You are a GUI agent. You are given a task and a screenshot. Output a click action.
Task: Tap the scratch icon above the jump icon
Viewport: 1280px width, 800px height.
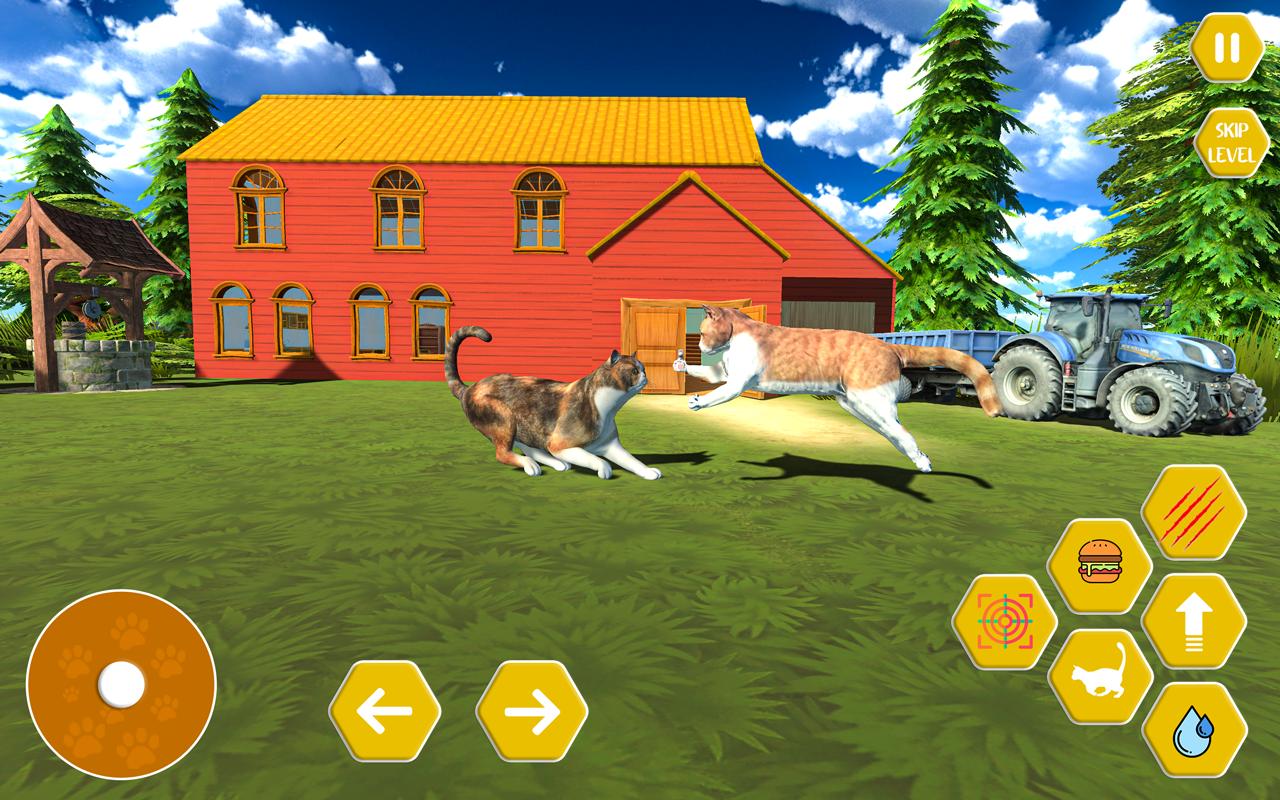(x=1192, y=511)
